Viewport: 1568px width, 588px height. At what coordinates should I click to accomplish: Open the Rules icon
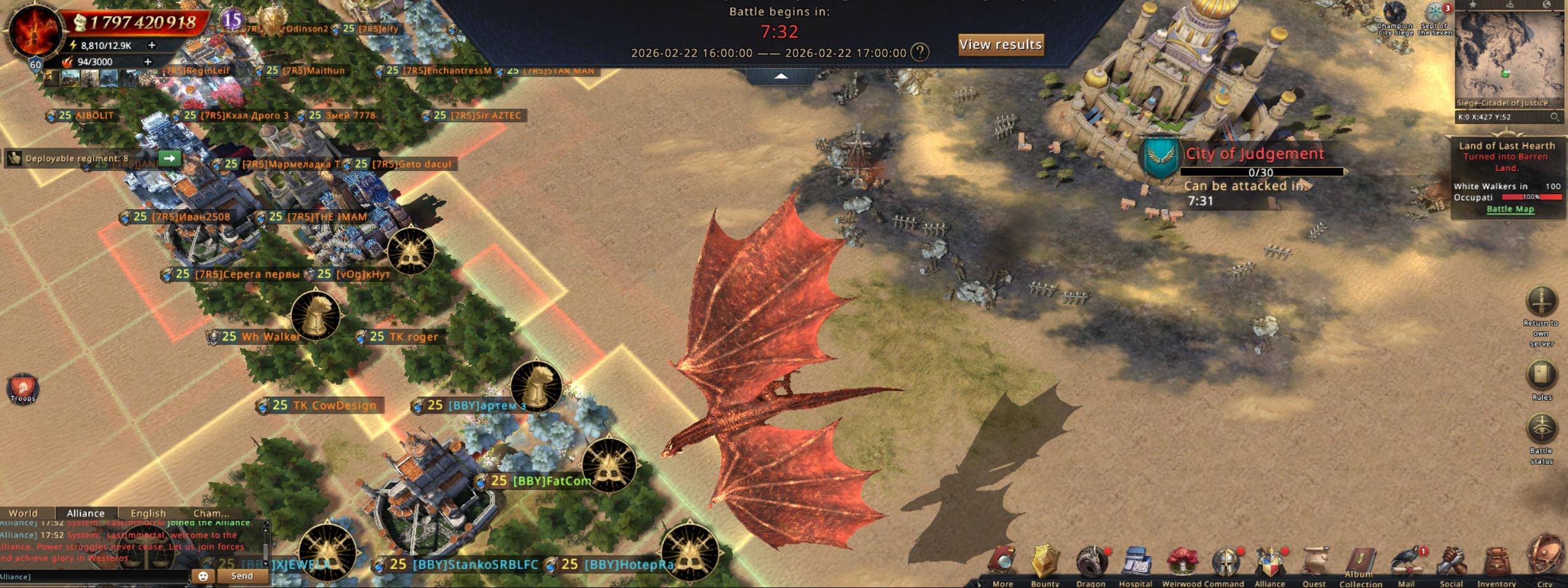tap(1541, 376)
